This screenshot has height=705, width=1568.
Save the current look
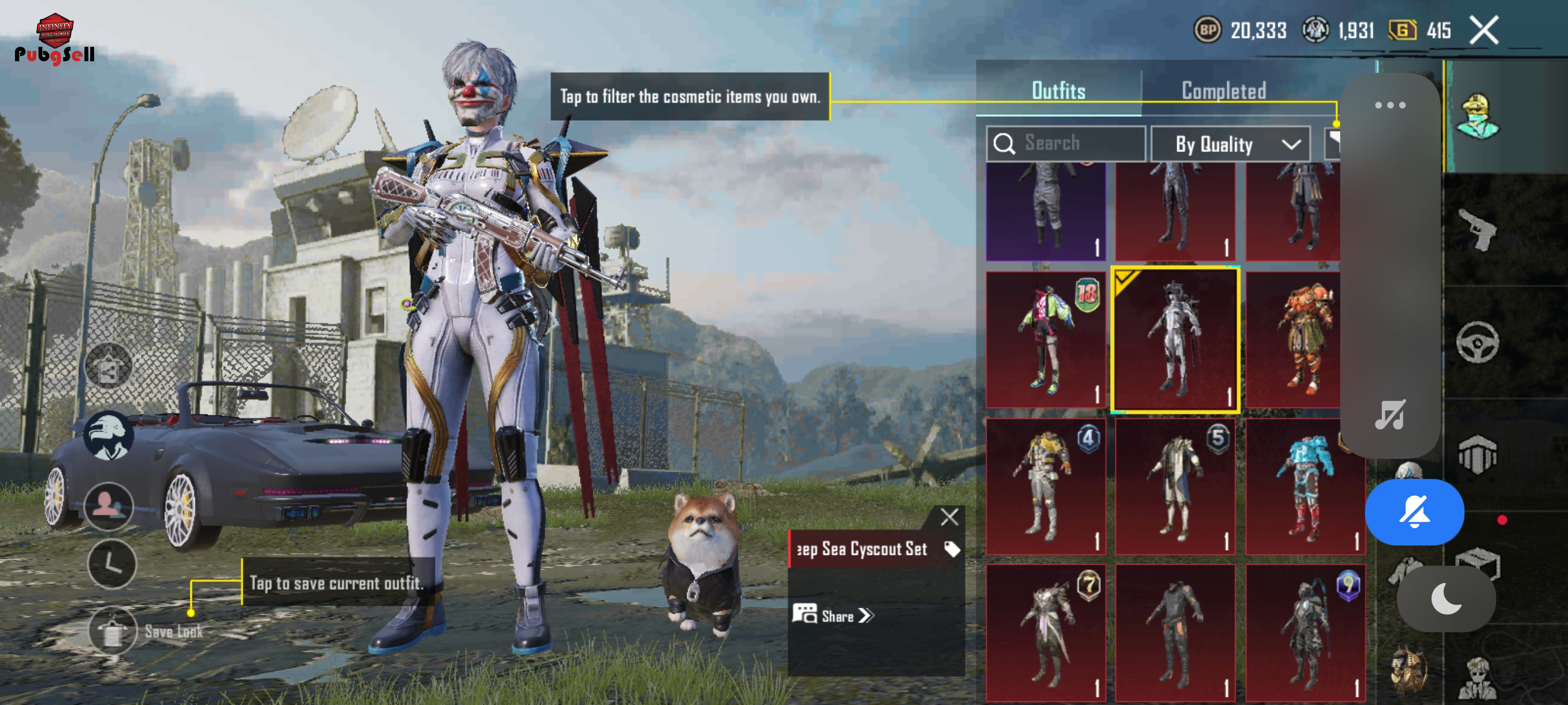coord(113,631)
